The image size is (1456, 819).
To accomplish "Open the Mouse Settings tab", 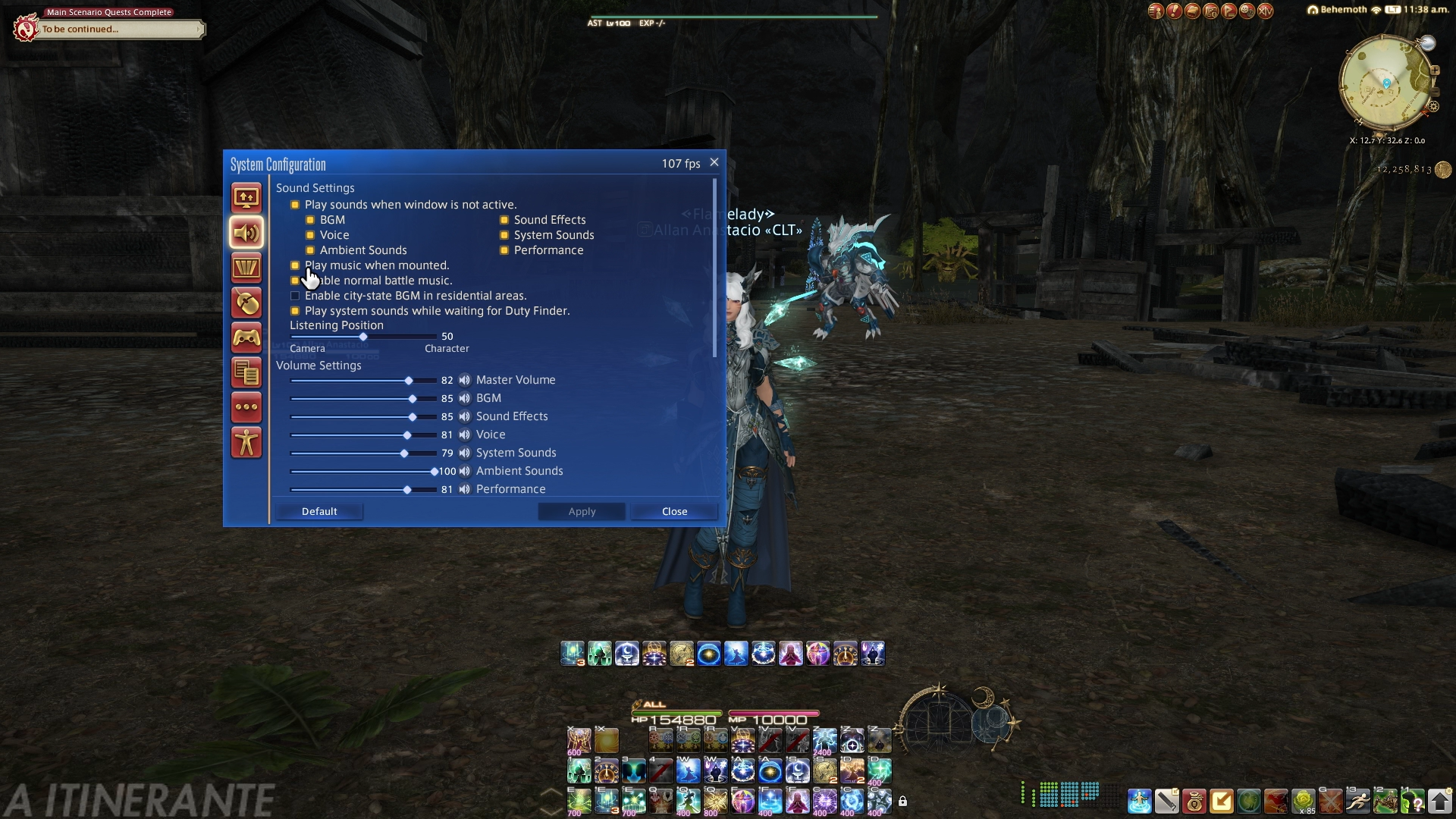I will pos(246,303).
